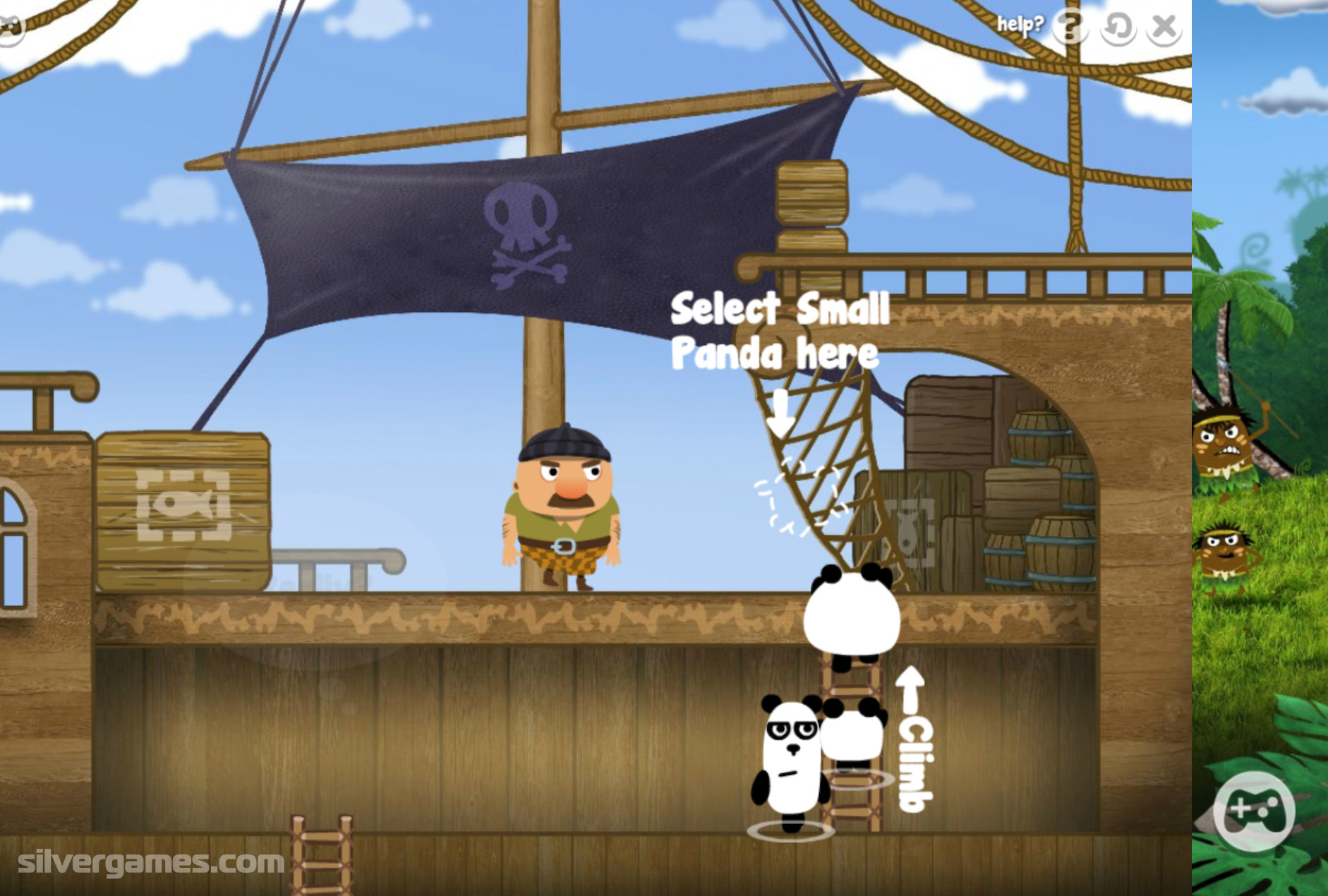Restart the level with the circular arrow
This screenshot has height=896, width=1328.
[1118, 28]
